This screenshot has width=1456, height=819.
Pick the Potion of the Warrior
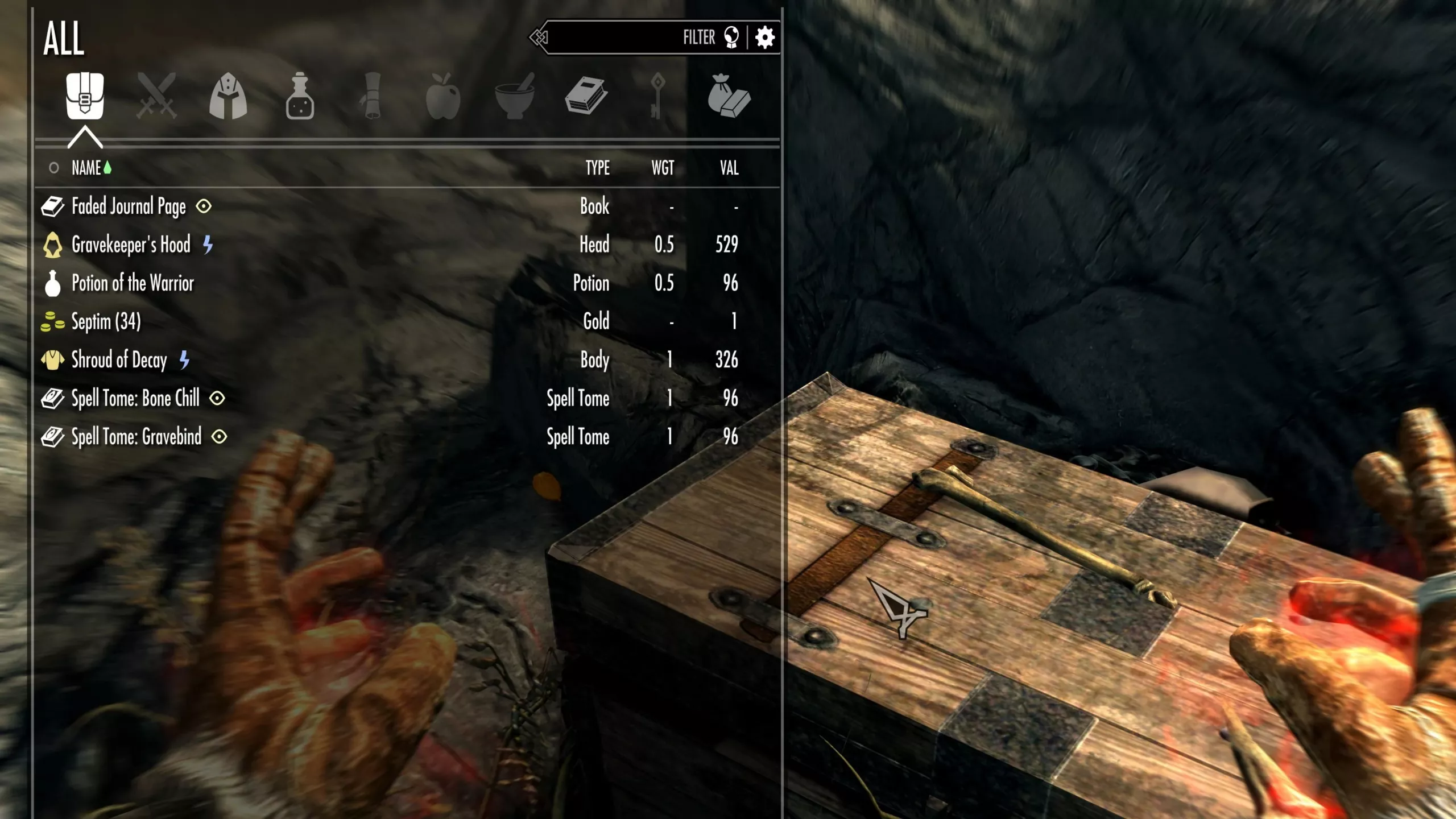coord(133,283)
